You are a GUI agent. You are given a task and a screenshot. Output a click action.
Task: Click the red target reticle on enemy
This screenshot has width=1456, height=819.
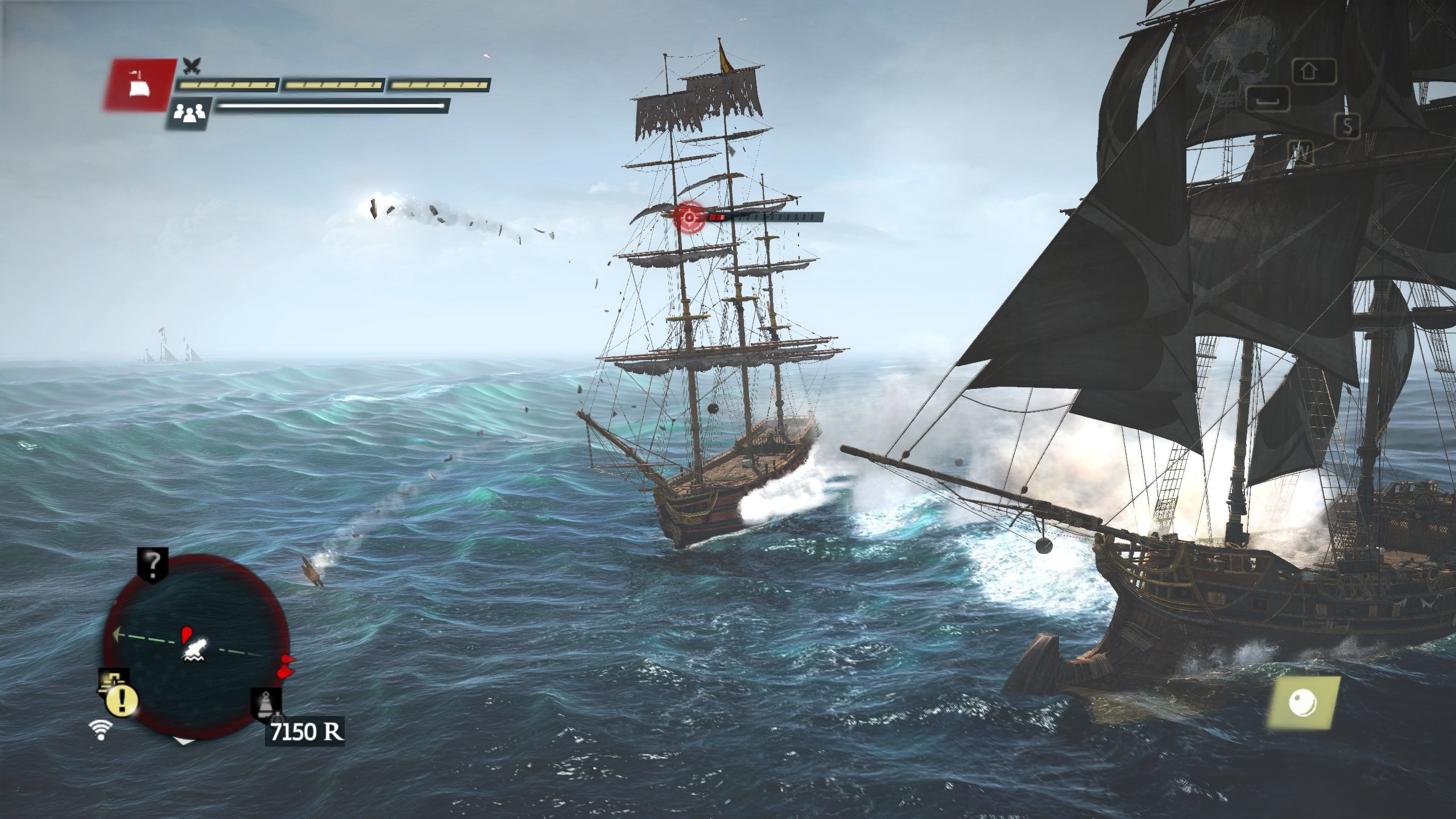click(689, 217)
